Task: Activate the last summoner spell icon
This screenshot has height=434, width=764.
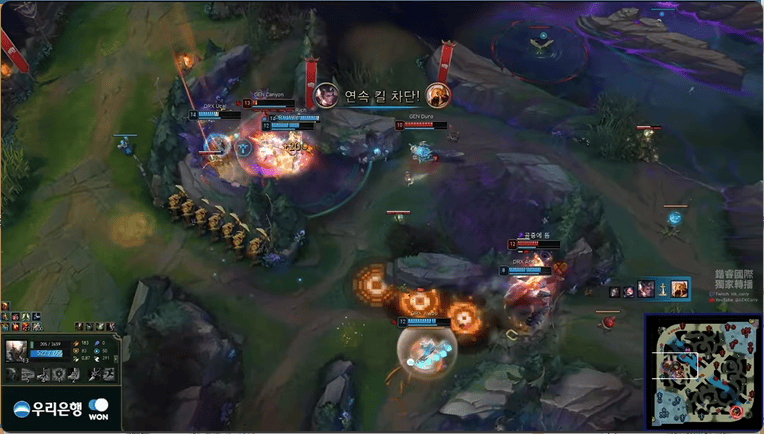Action: (x=107, y=374)
